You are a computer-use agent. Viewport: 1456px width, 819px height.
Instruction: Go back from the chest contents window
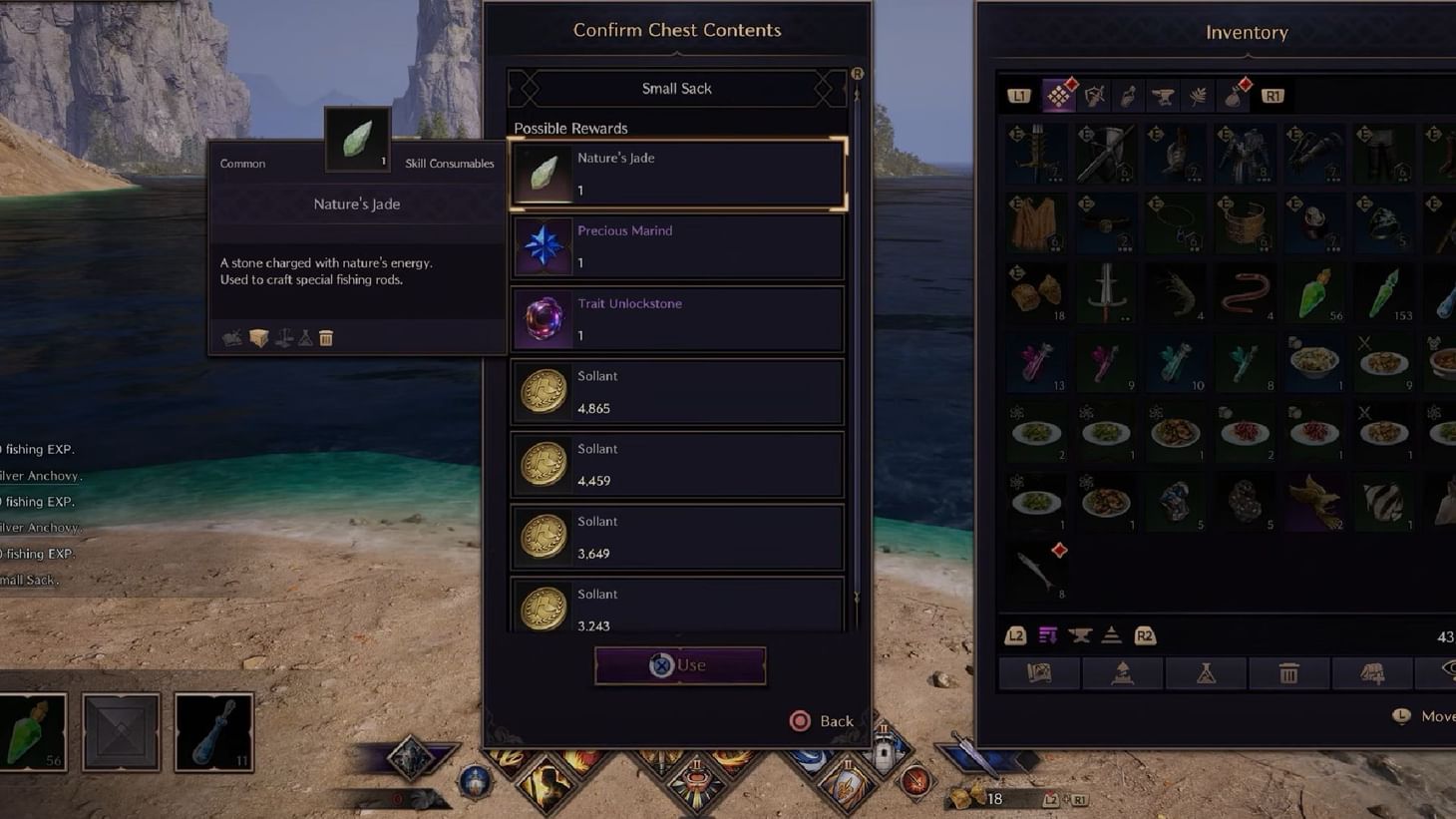[821, 721]
